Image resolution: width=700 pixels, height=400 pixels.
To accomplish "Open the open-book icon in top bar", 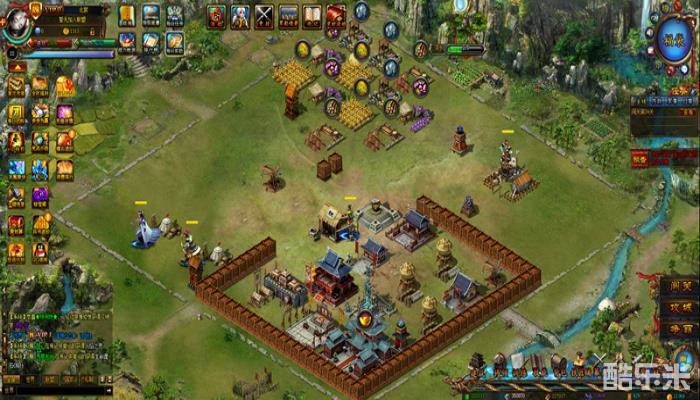I will click(312, 15).
